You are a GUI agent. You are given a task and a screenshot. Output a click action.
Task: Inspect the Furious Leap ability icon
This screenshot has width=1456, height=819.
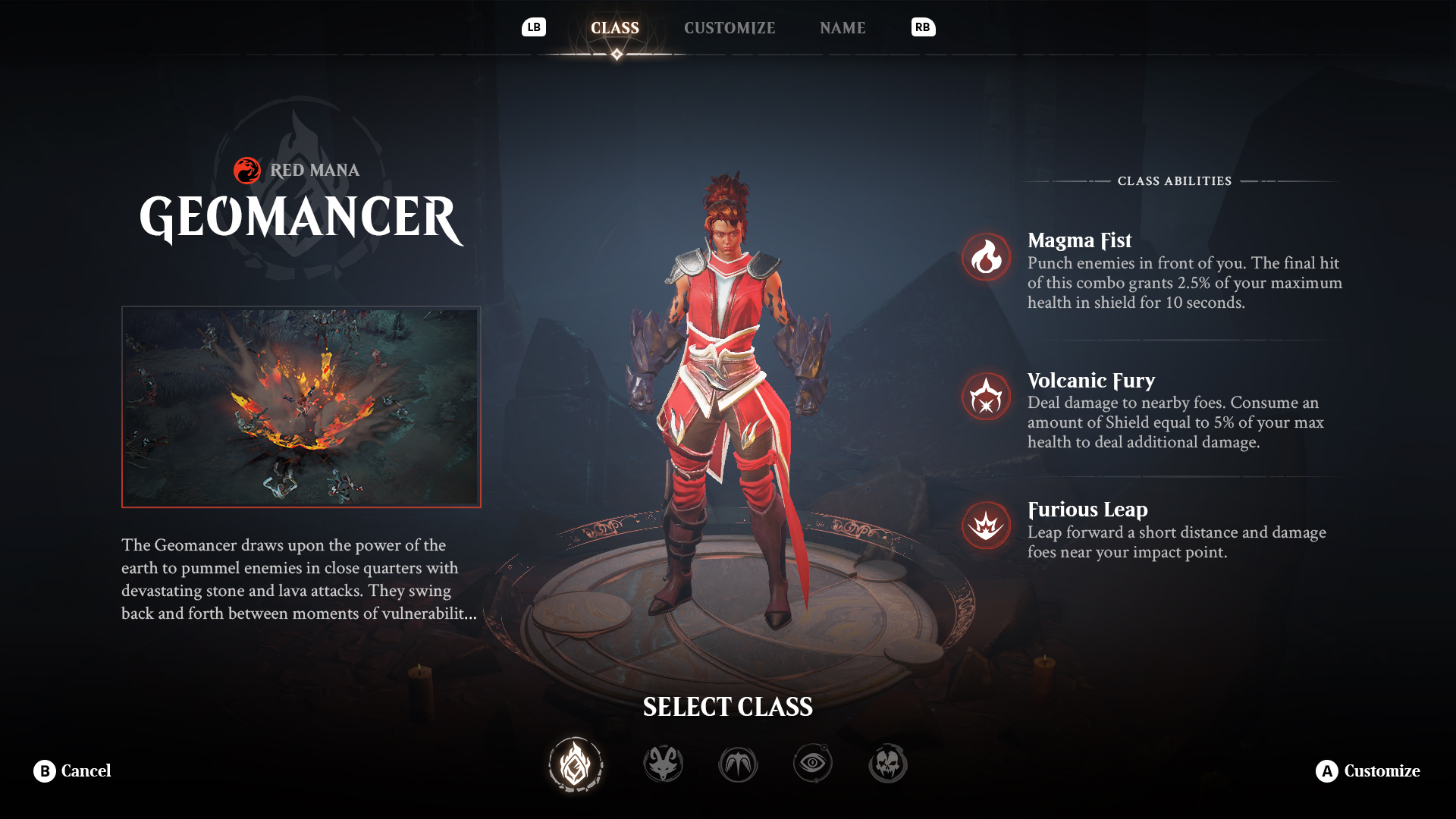(986, 526)
